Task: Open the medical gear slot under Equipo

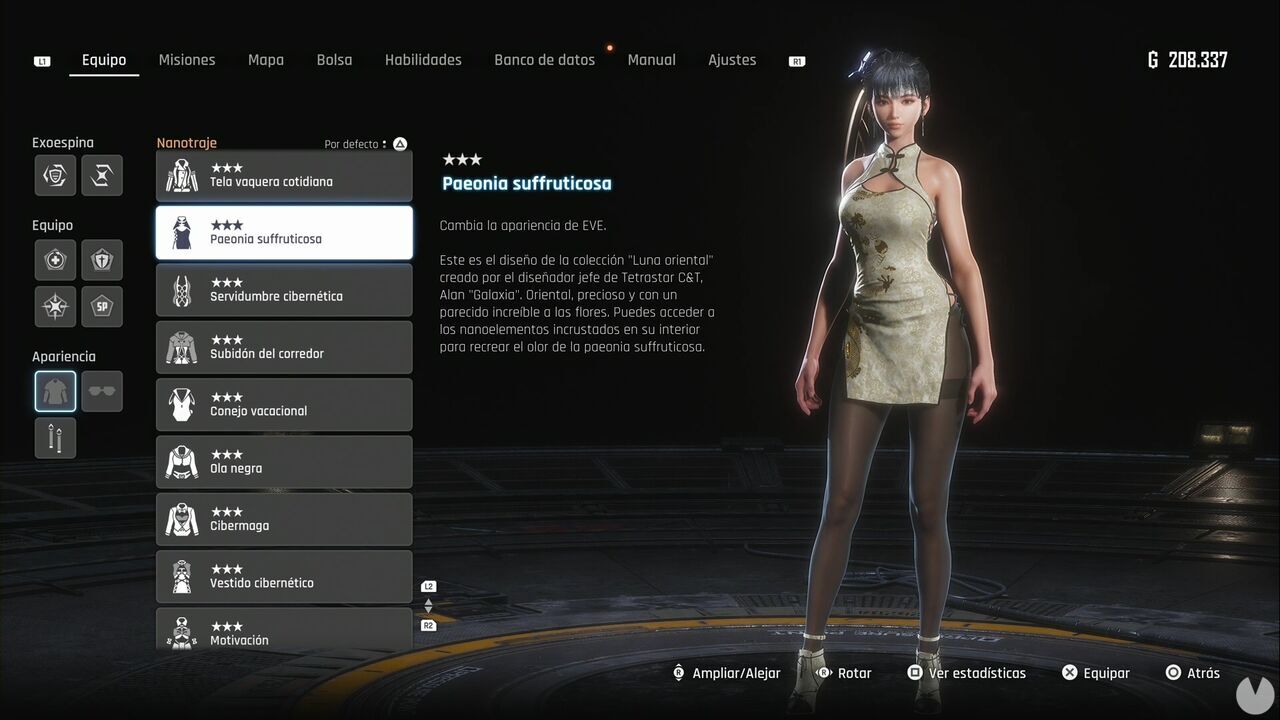Action: (x=55, y=259)
